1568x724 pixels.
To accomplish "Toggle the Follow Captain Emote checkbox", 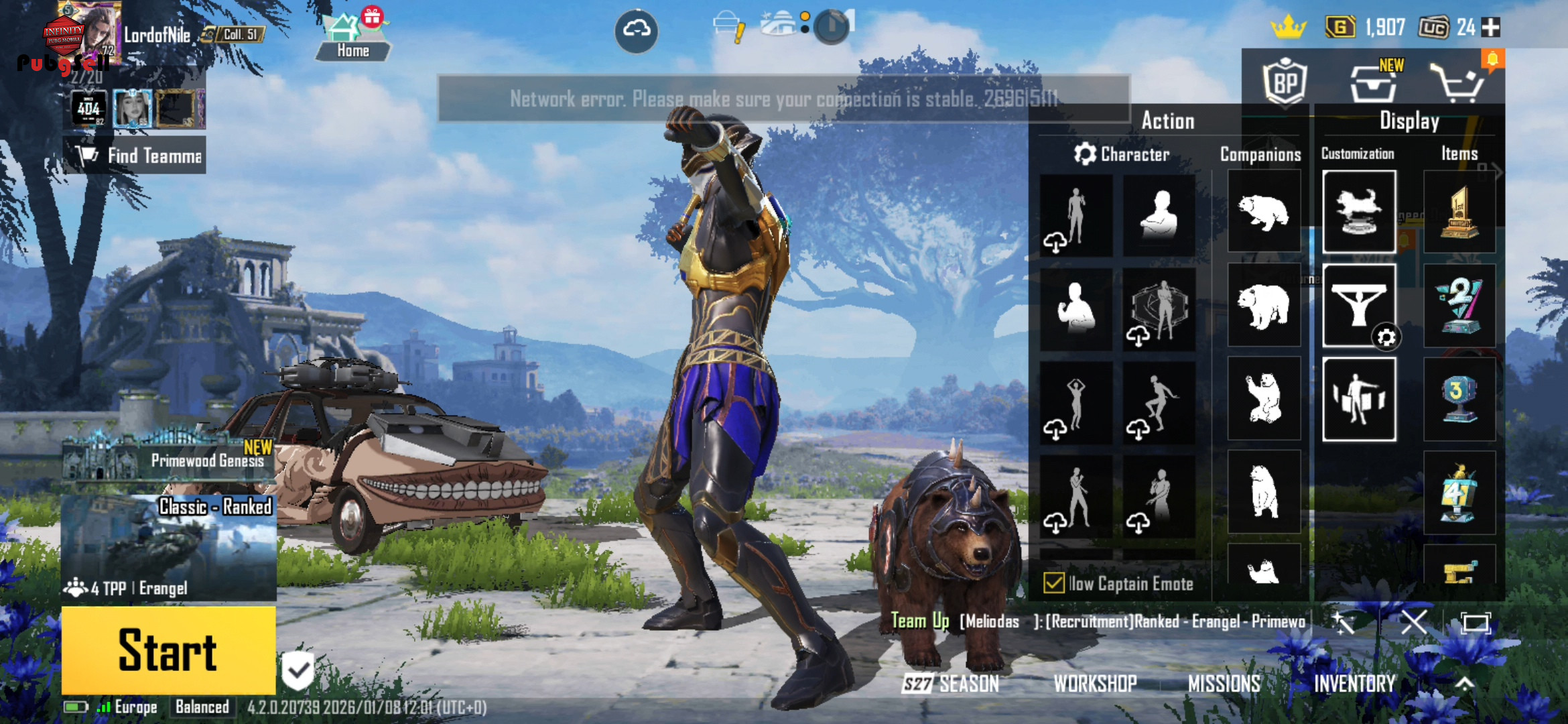I will coord(1054,583).
